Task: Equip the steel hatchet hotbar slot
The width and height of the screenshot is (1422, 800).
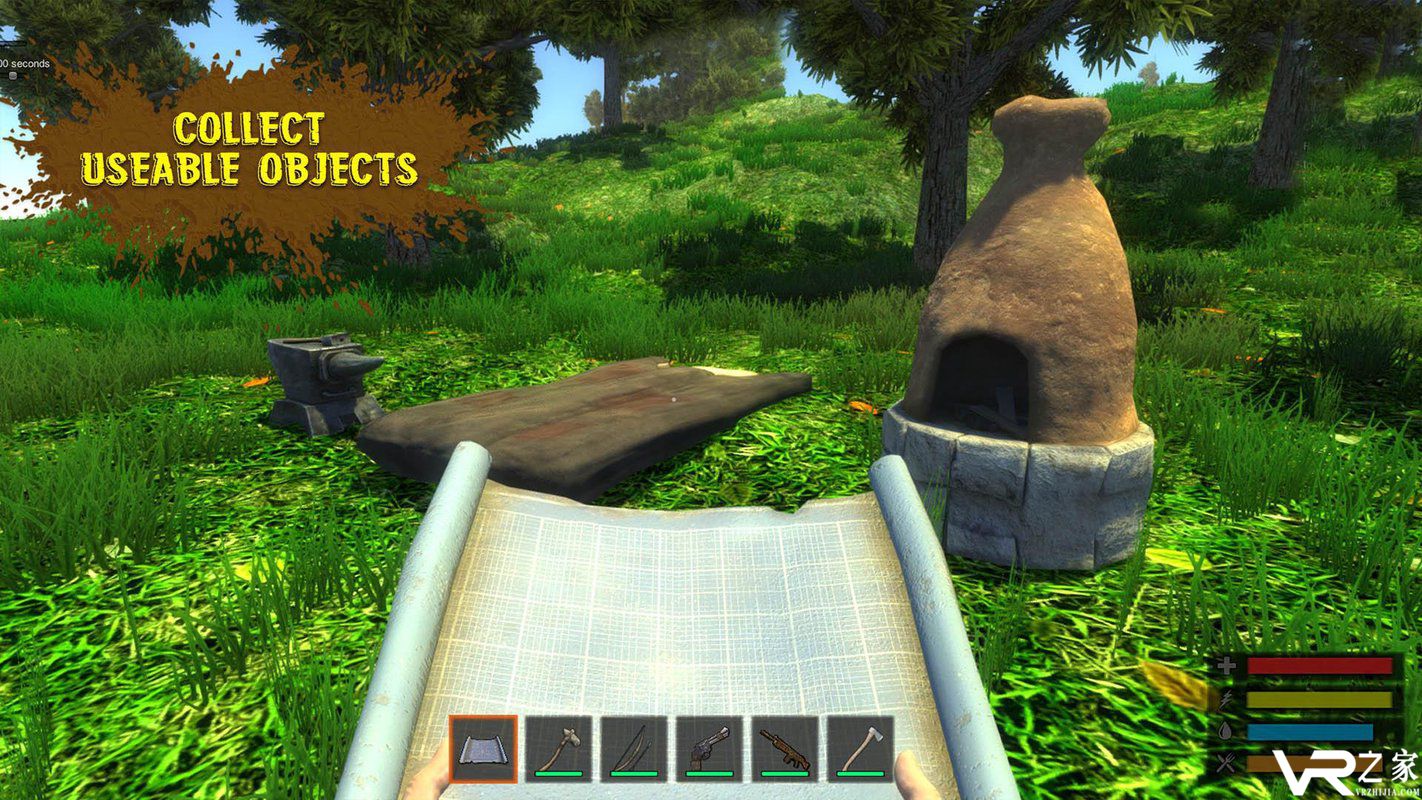Action: (860, 748)
